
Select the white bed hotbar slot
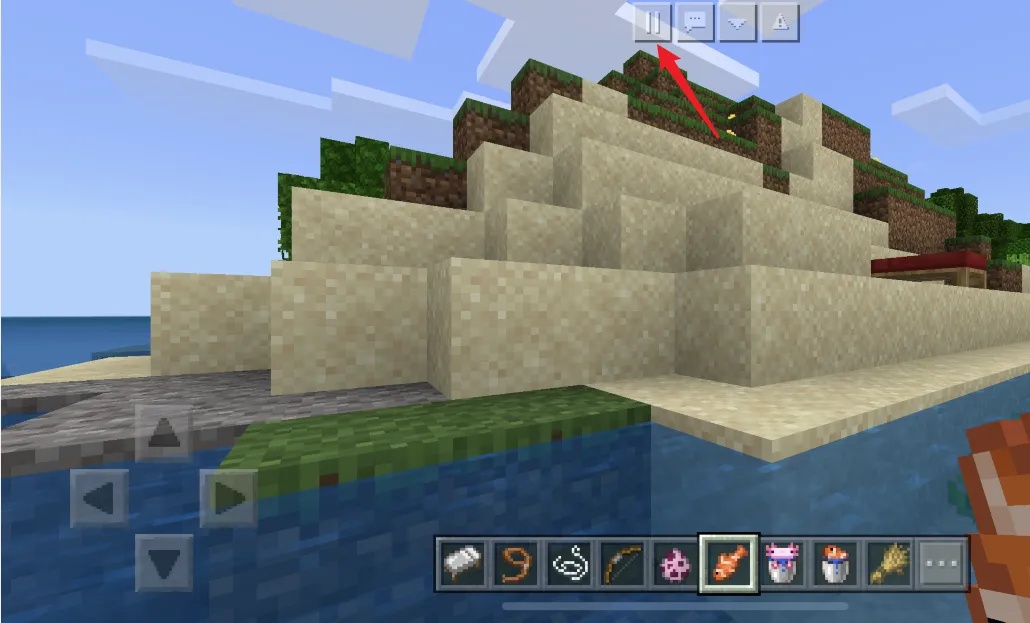(461, 564)
